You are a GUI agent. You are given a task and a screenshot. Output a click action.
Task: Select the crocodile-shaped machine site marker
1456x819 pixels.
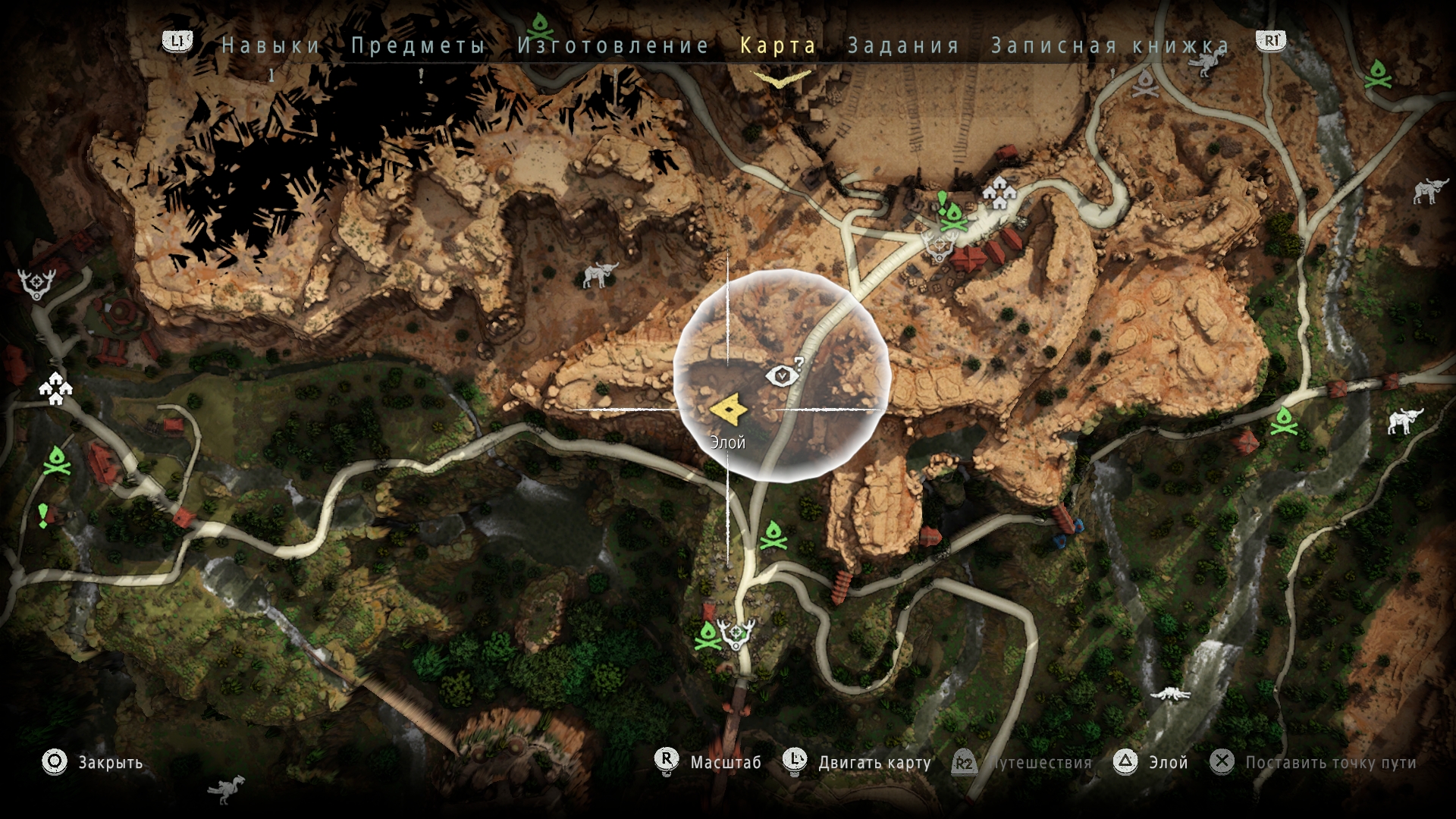click(x=1170, y=694)
